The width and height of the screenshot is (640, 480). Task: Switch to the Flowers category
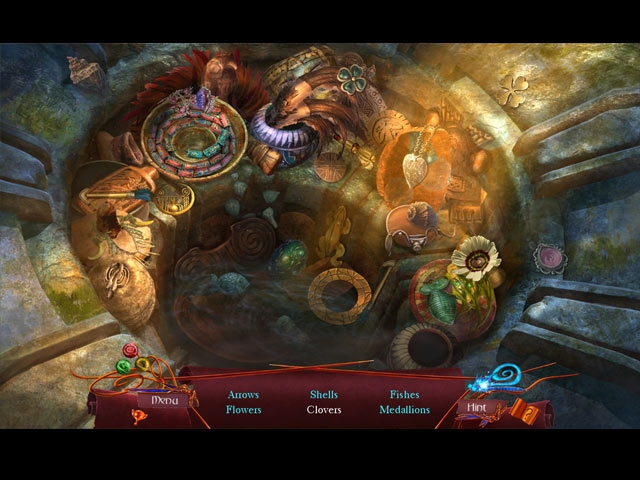click(243, 409)
